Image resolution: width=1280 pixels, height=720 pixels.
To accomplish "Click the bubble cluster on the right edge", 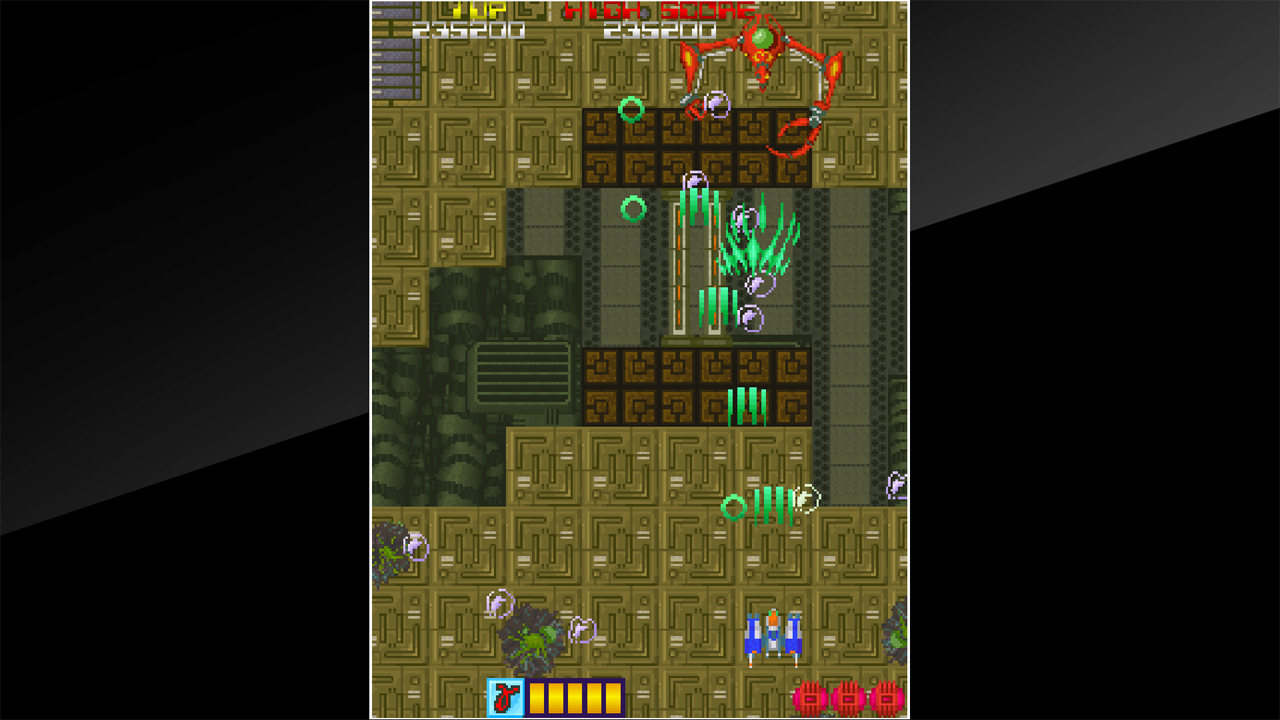I will (x=895, y=485).
